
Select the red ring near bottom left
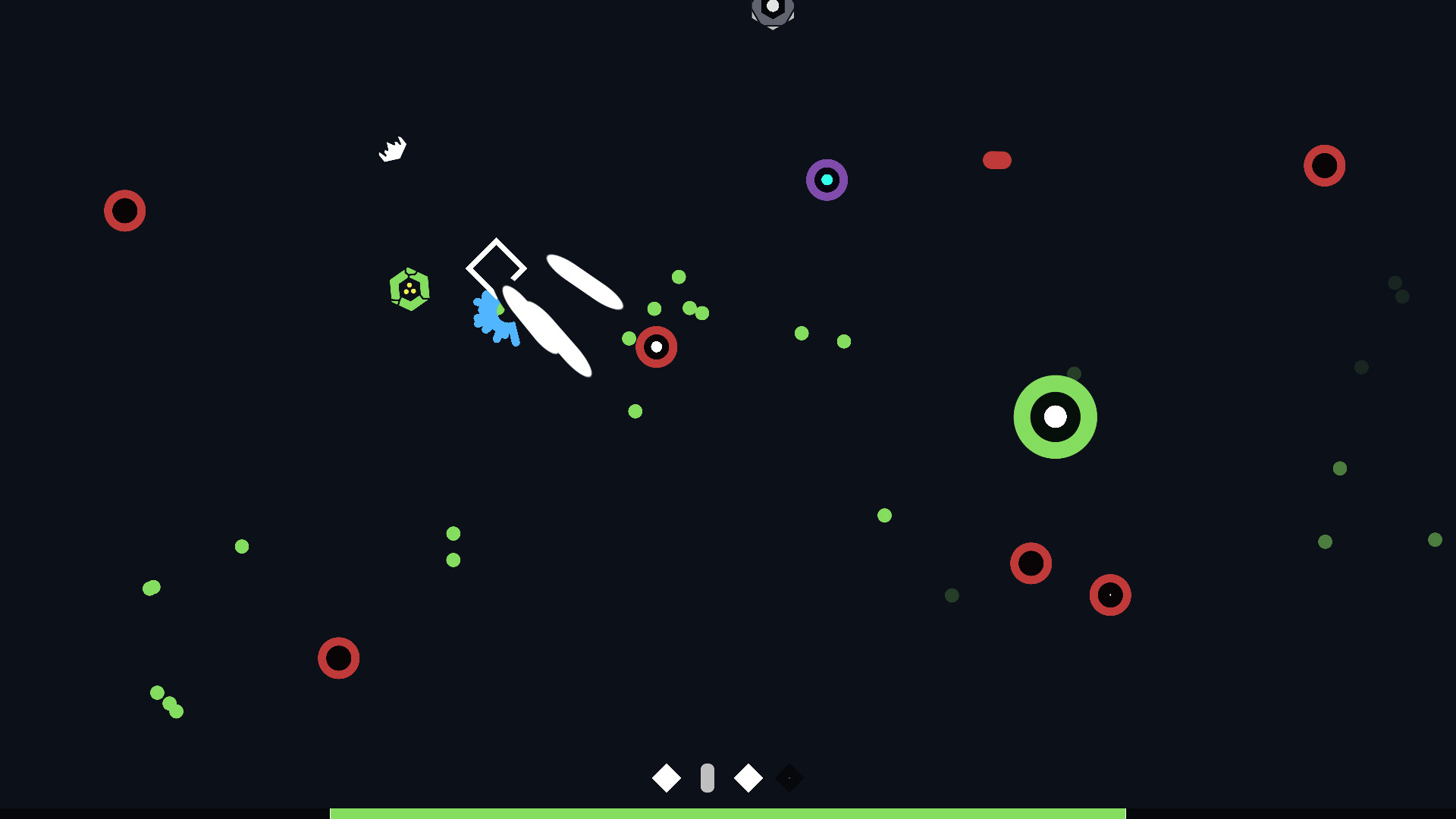pos(339,657)
